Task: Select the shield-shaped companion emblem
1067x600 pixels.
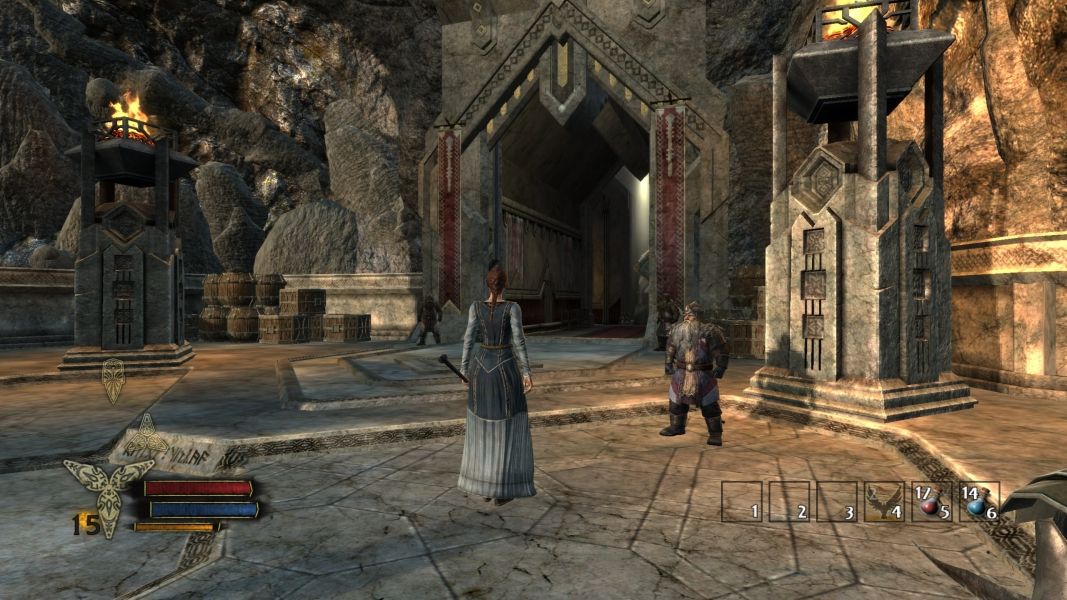Action: pyautogui.click(x=113, y=380)
